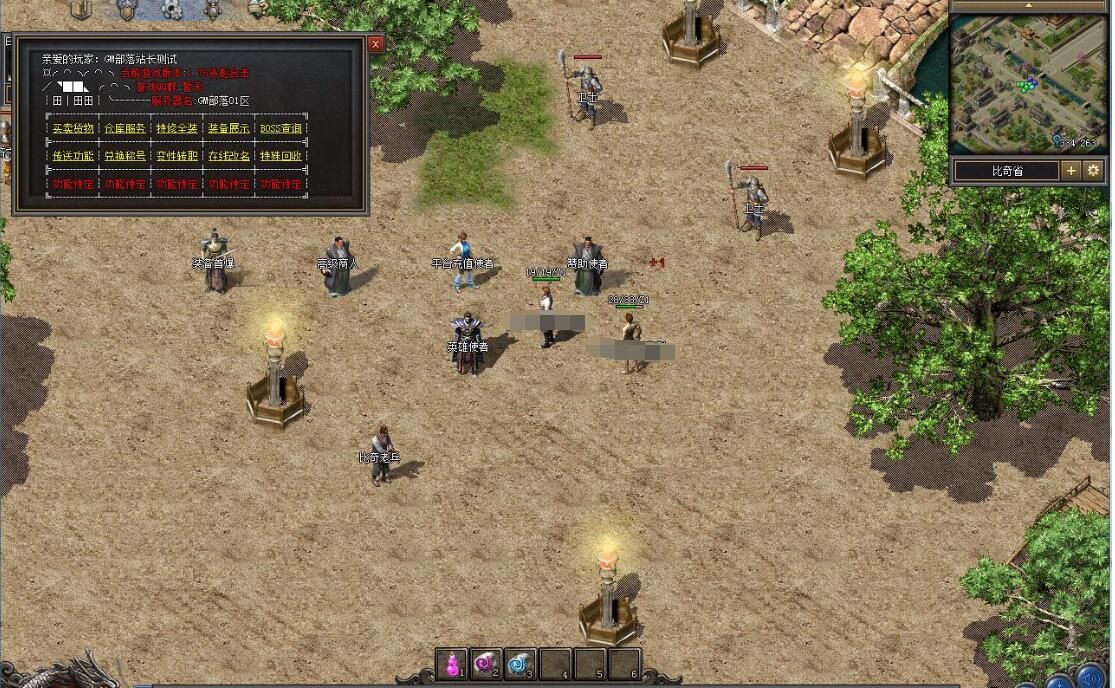Select the repair-all-equipment link (third in top row)
Screen dimensions: 1115x688
177,129
